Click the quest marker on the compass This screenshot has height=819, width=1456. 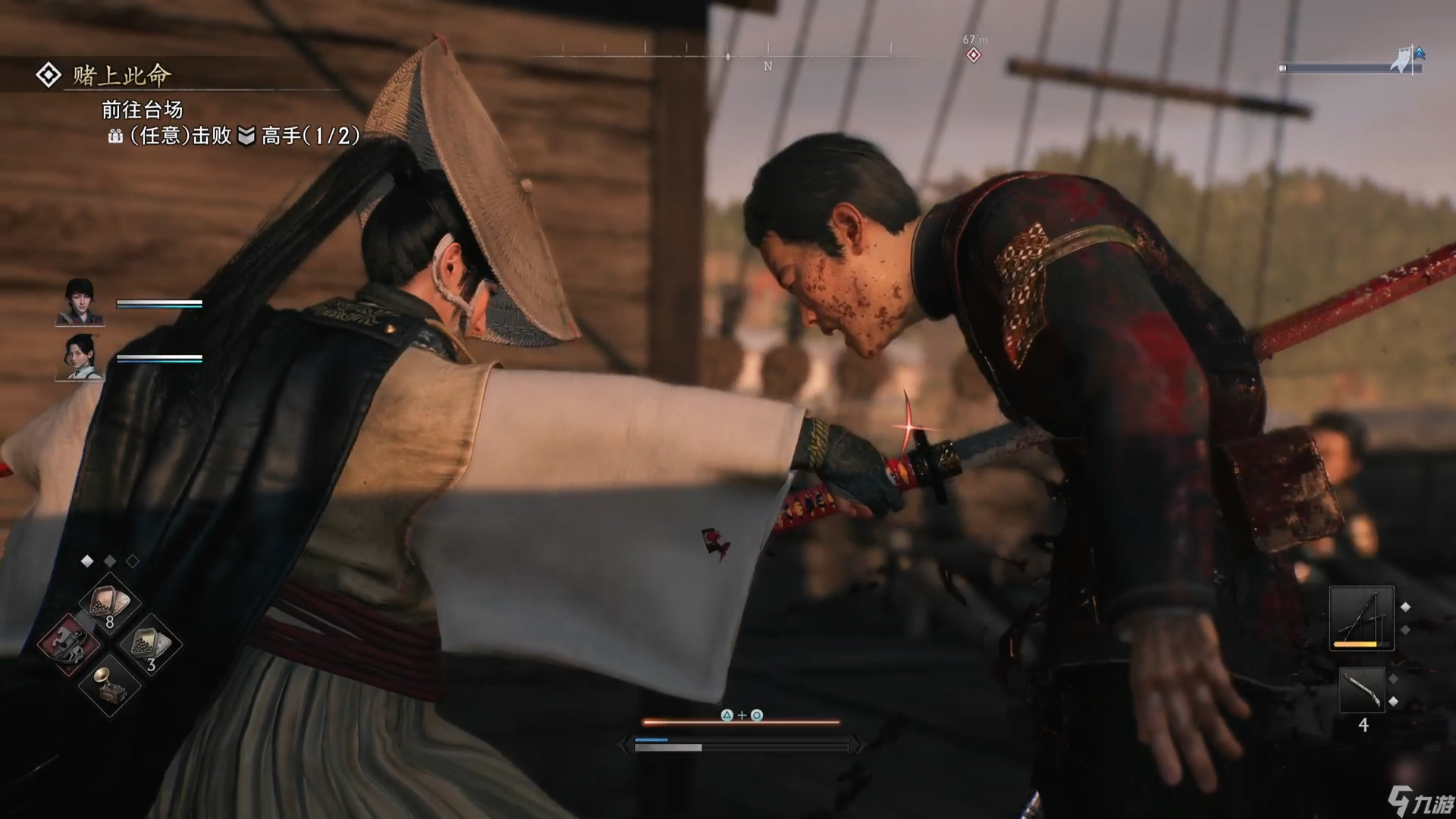pyautogui.click(x=974, y=55)
